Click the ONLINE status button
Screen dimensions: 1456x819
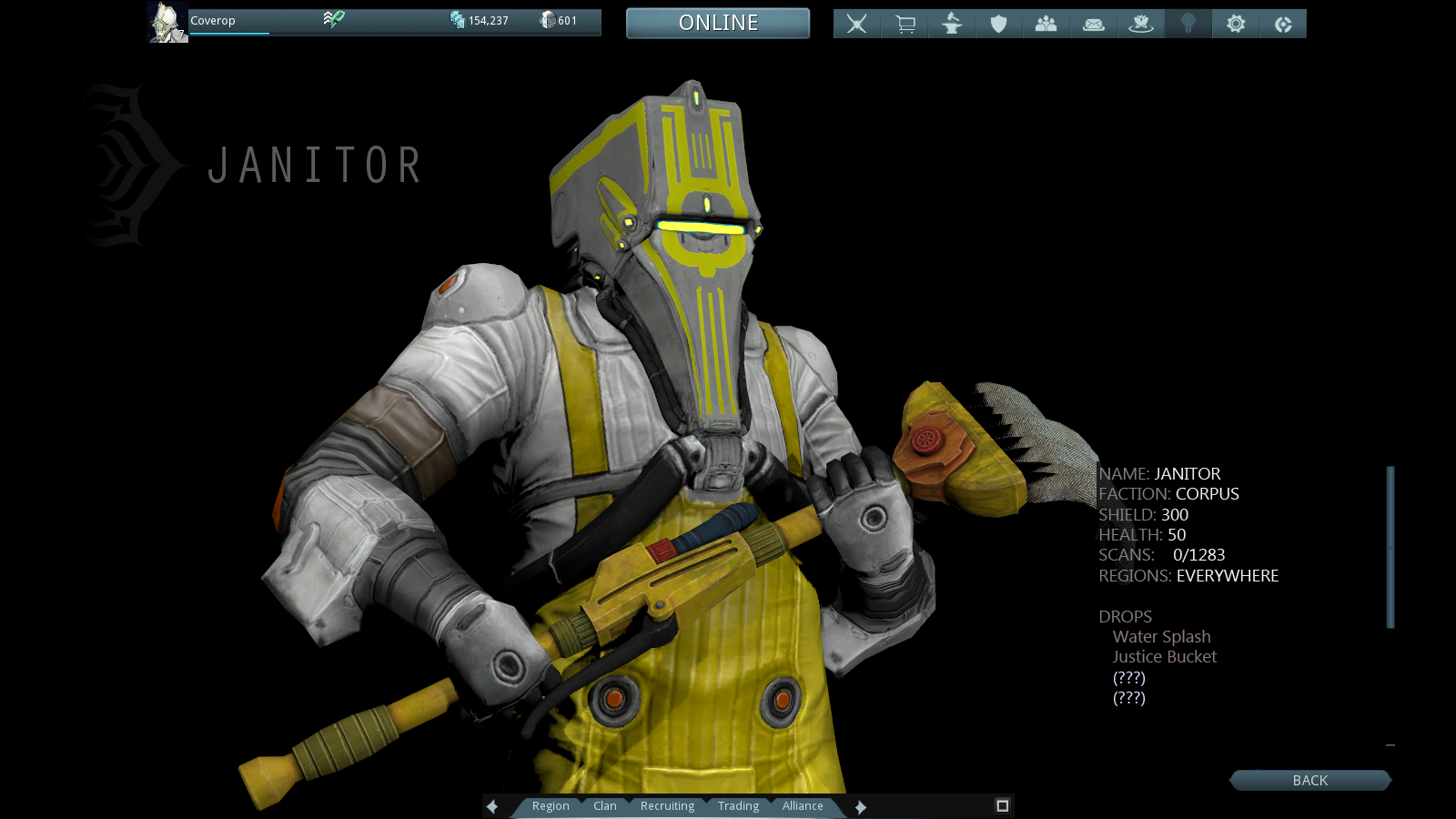[718, 23]
